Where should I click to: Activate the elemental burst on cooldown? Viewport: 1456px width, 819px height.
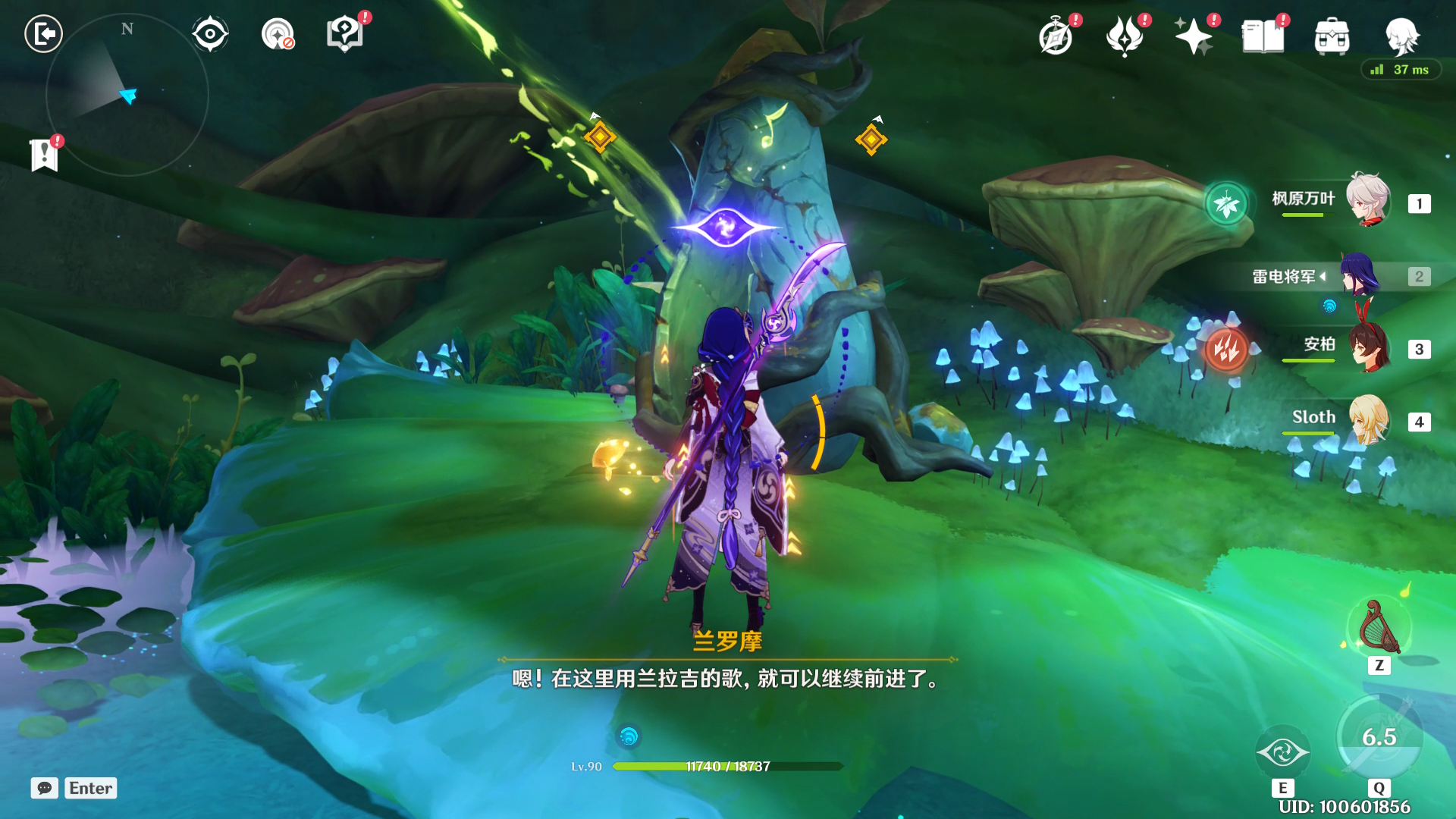tap(1379, 737)
